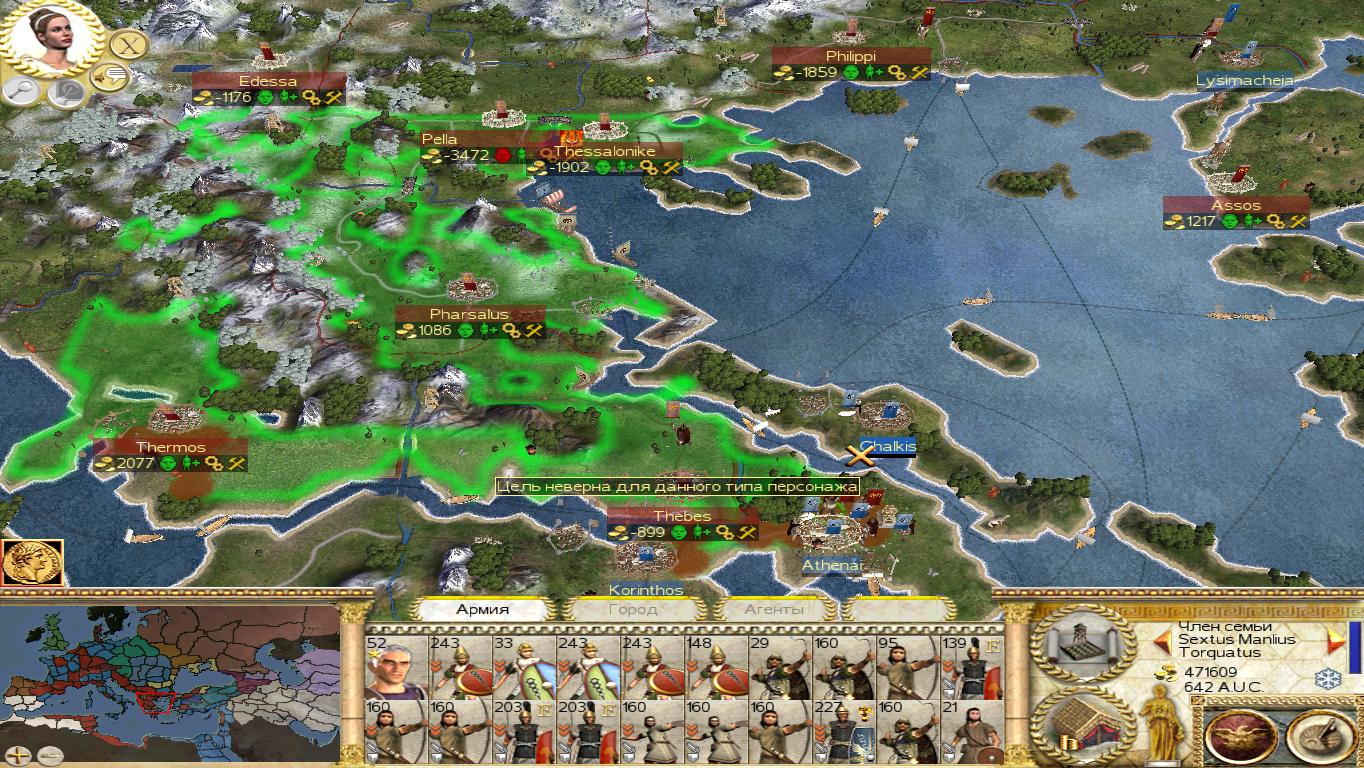Zoom in the minimap with plus button
This screenshot has width=1364, height=768.
pos(18,756)
